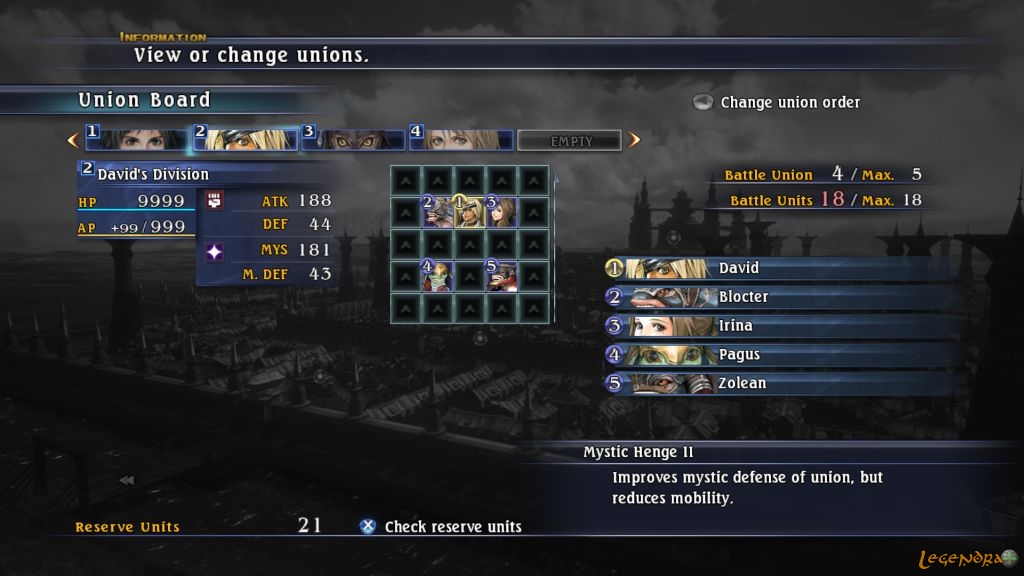Click the right arrow beside union tabs
The width and height of the screenshot is (1024, 576).
pyautogui.click(x=634, y=140)
